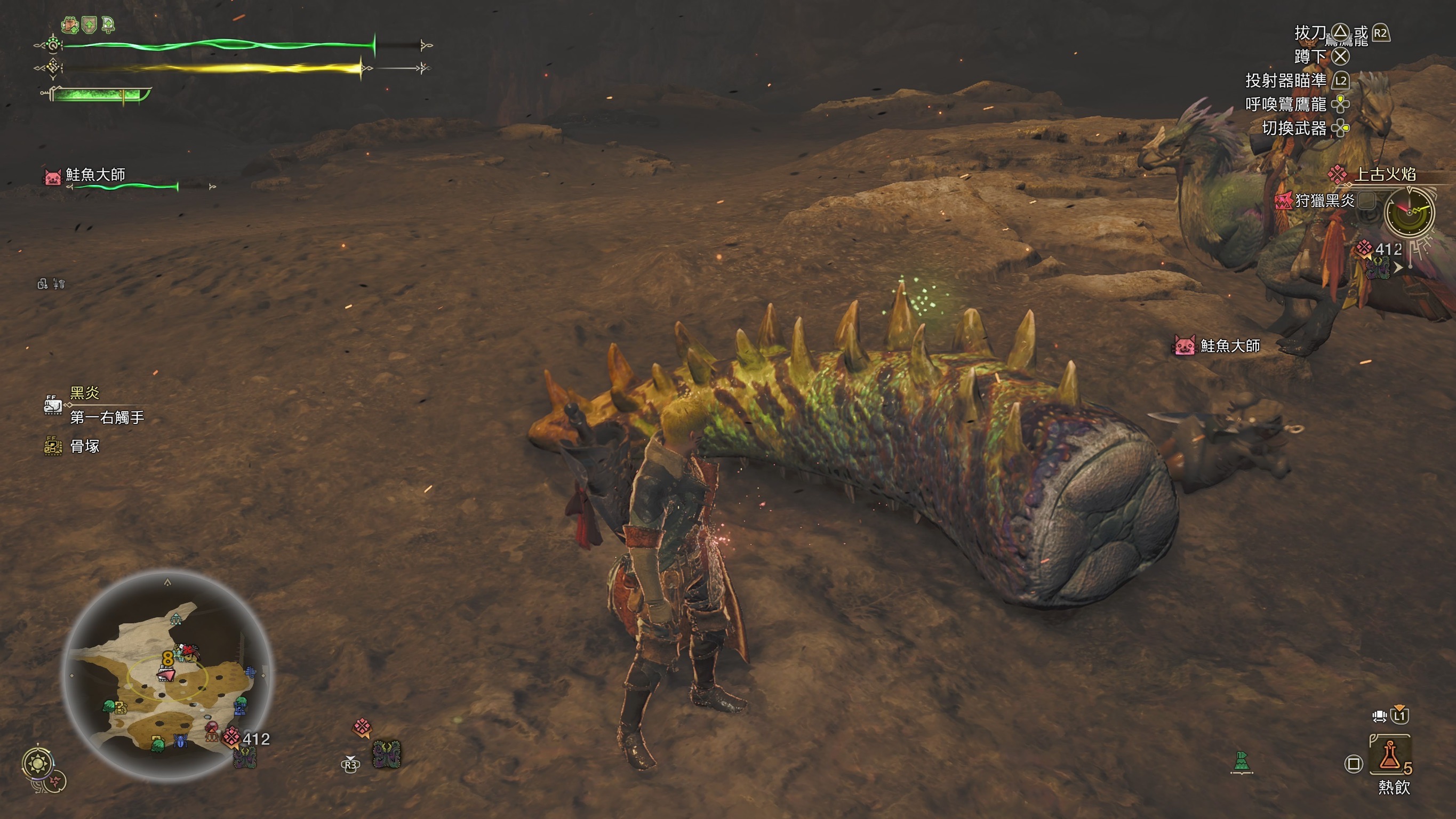Inspect the shield defense-up buff icon

pos(89,25)
